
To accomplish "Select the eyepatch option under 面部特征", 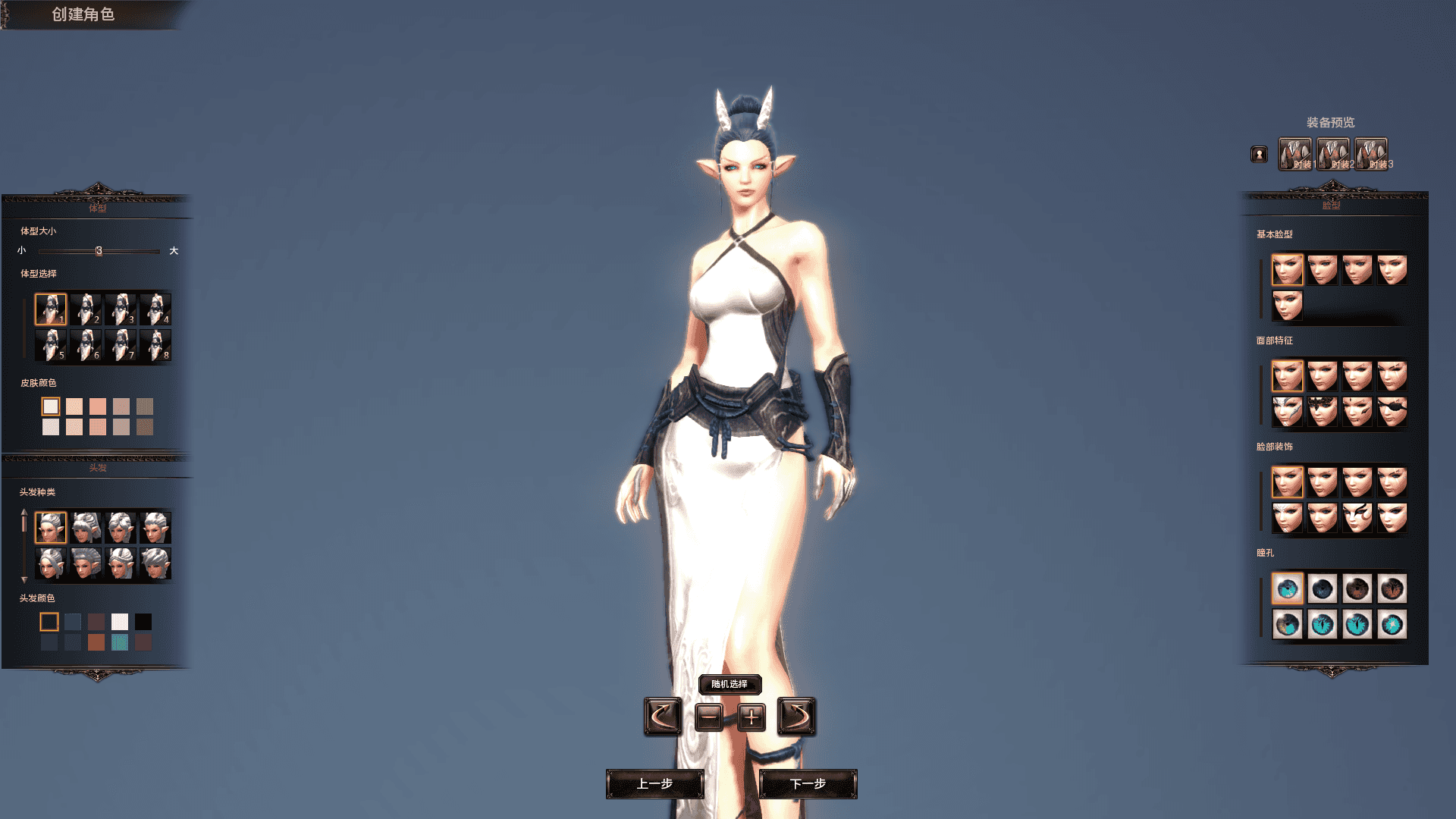I will click(x=1392, y=412).
